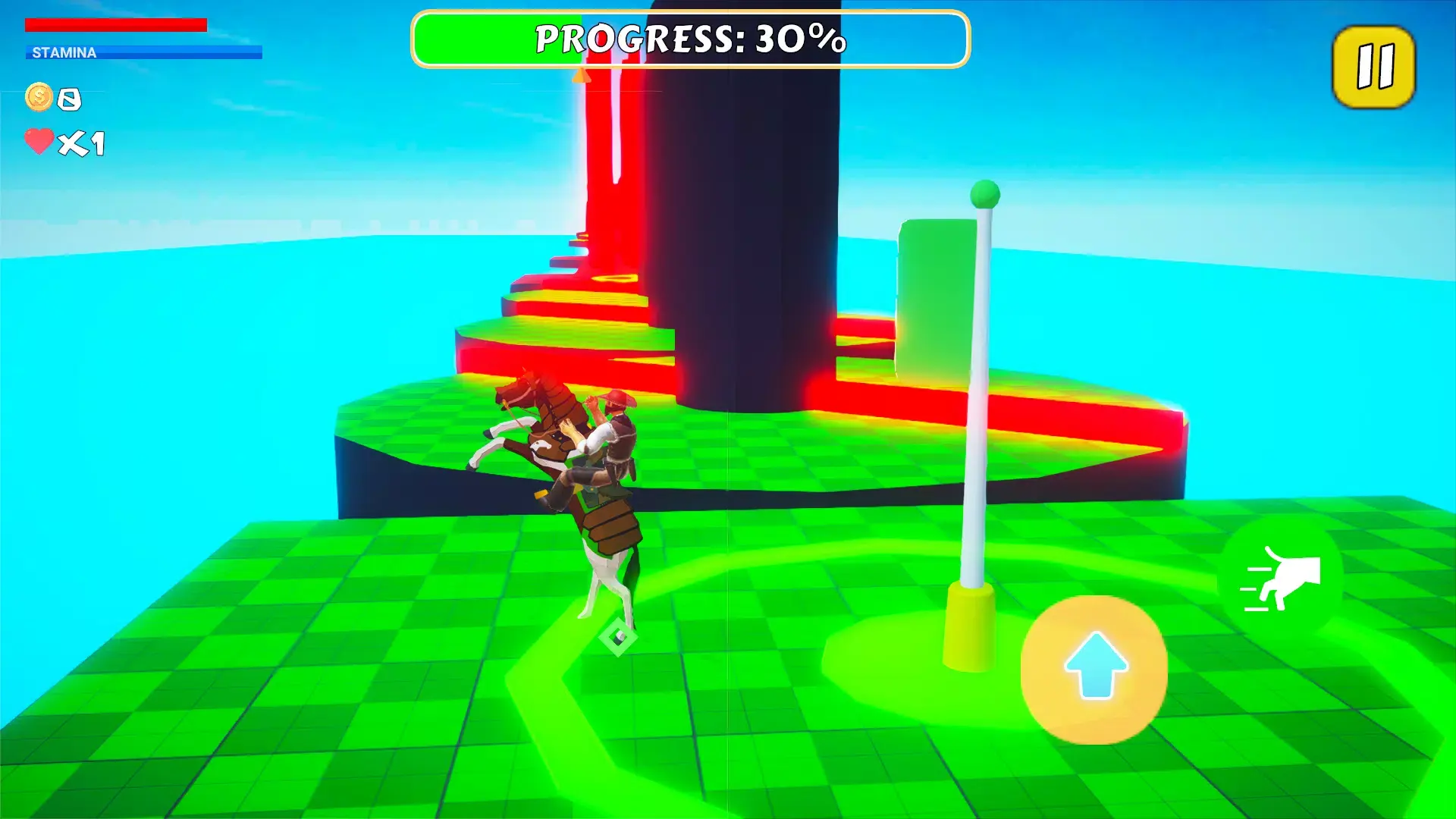
Task: Tap the red heart lives icon
Action: 39,140
